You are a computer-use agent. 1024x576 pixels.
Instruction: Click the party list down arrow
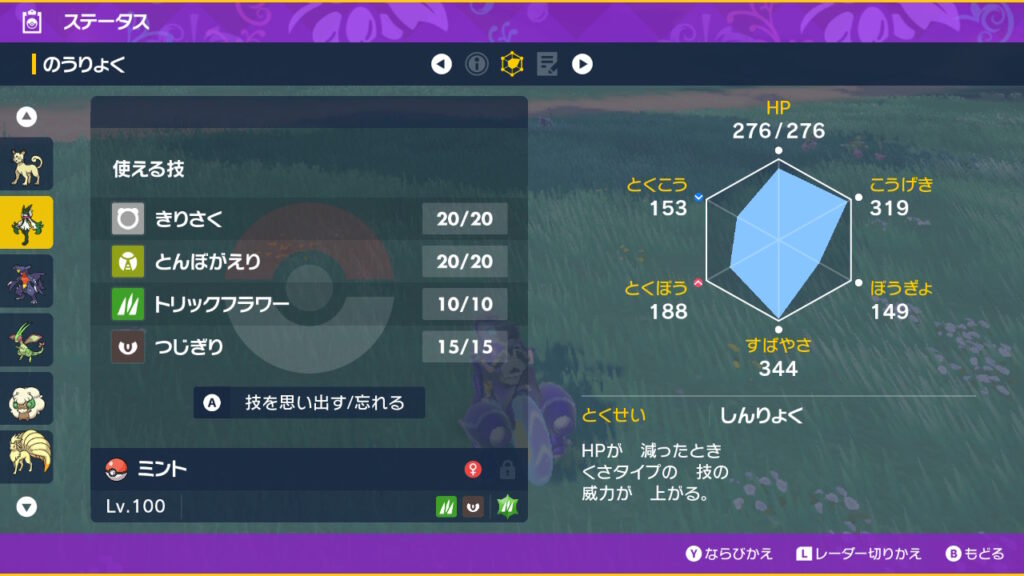[x=27, y=507]
